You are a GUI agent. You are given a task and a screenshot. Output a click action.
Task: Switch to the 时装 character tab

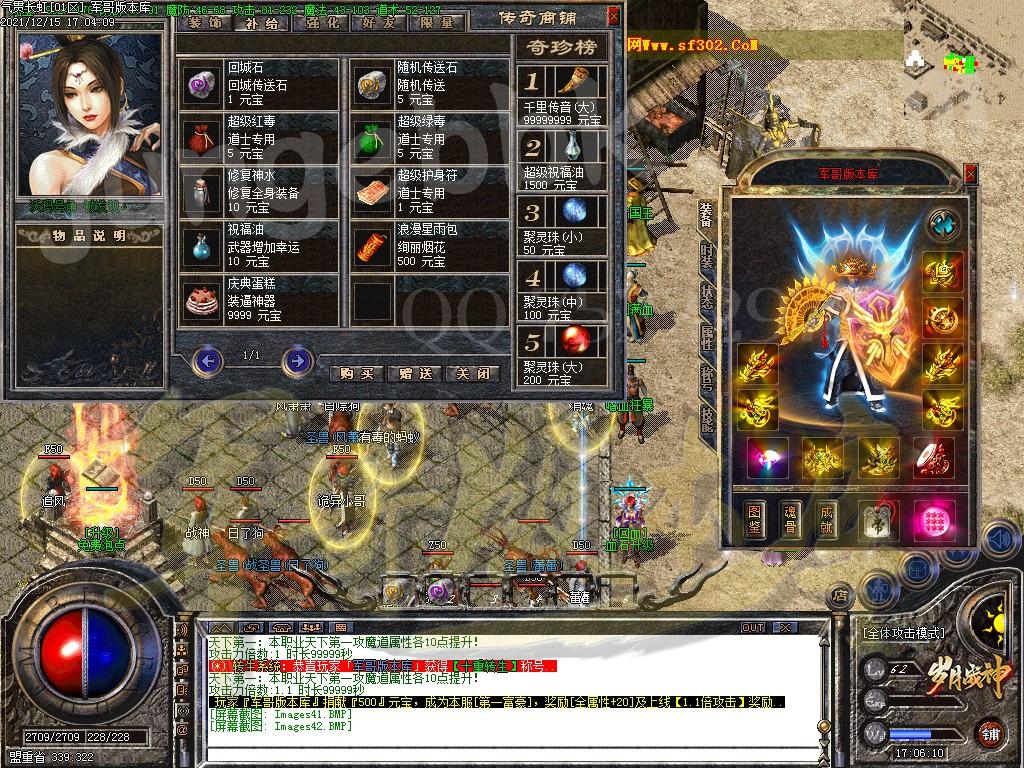pyautogui.click(x=707, y=258)
